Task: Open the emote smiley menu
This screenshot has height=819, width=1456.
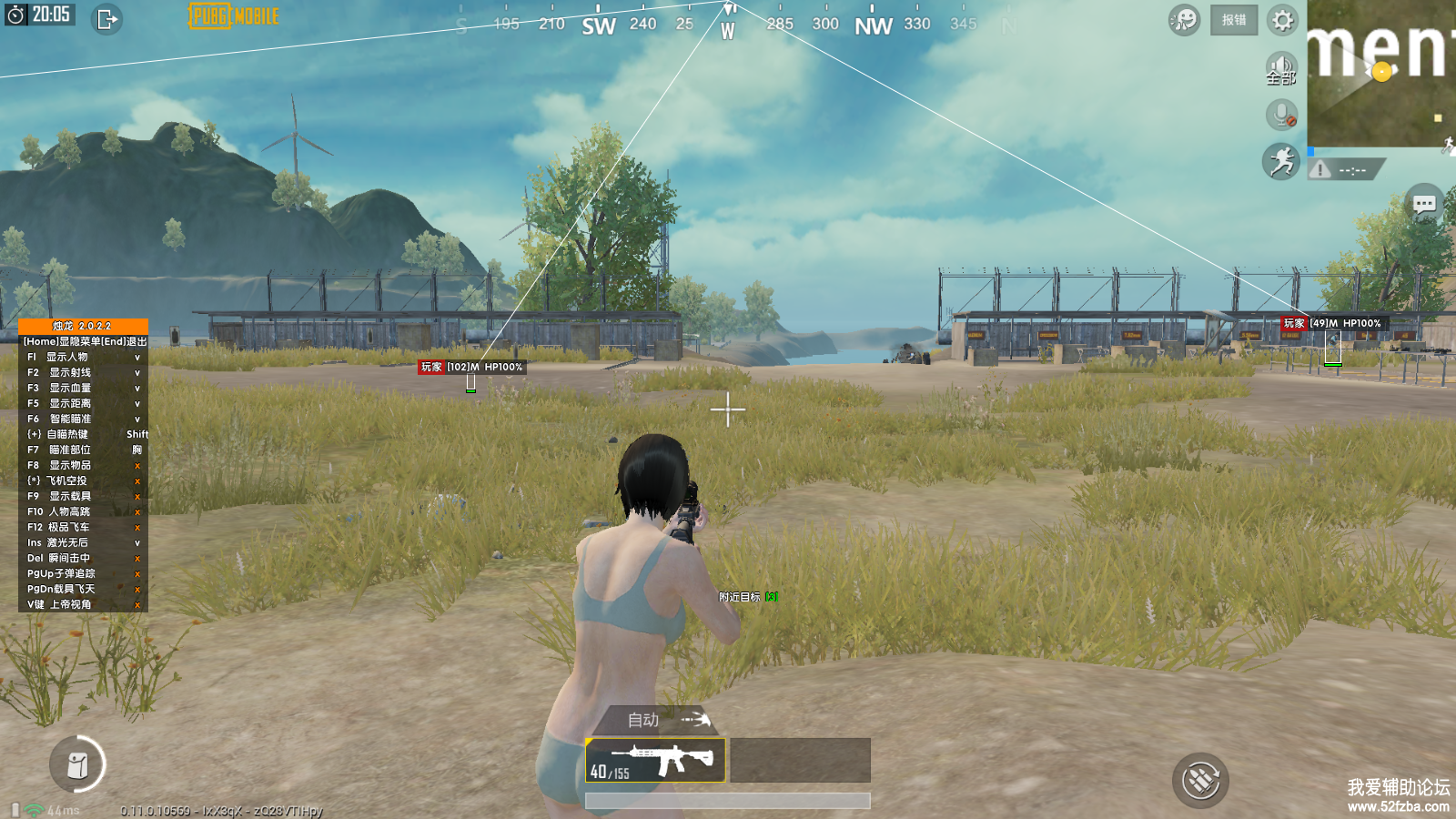Action: [x=1184, y=20]
